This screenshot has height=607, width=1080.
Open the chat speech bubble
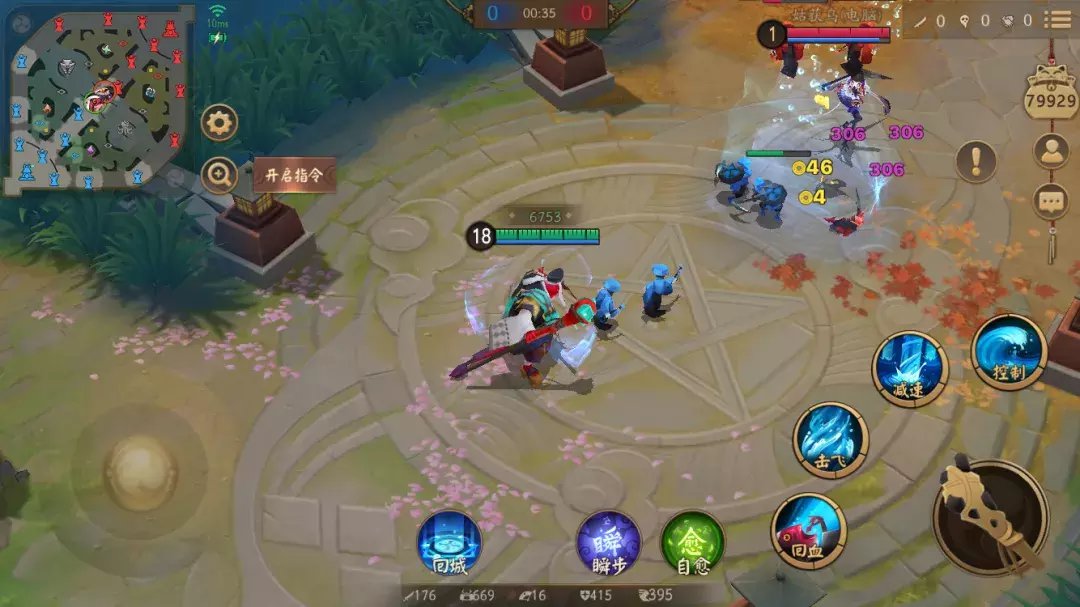click(x=1051, y=201)
